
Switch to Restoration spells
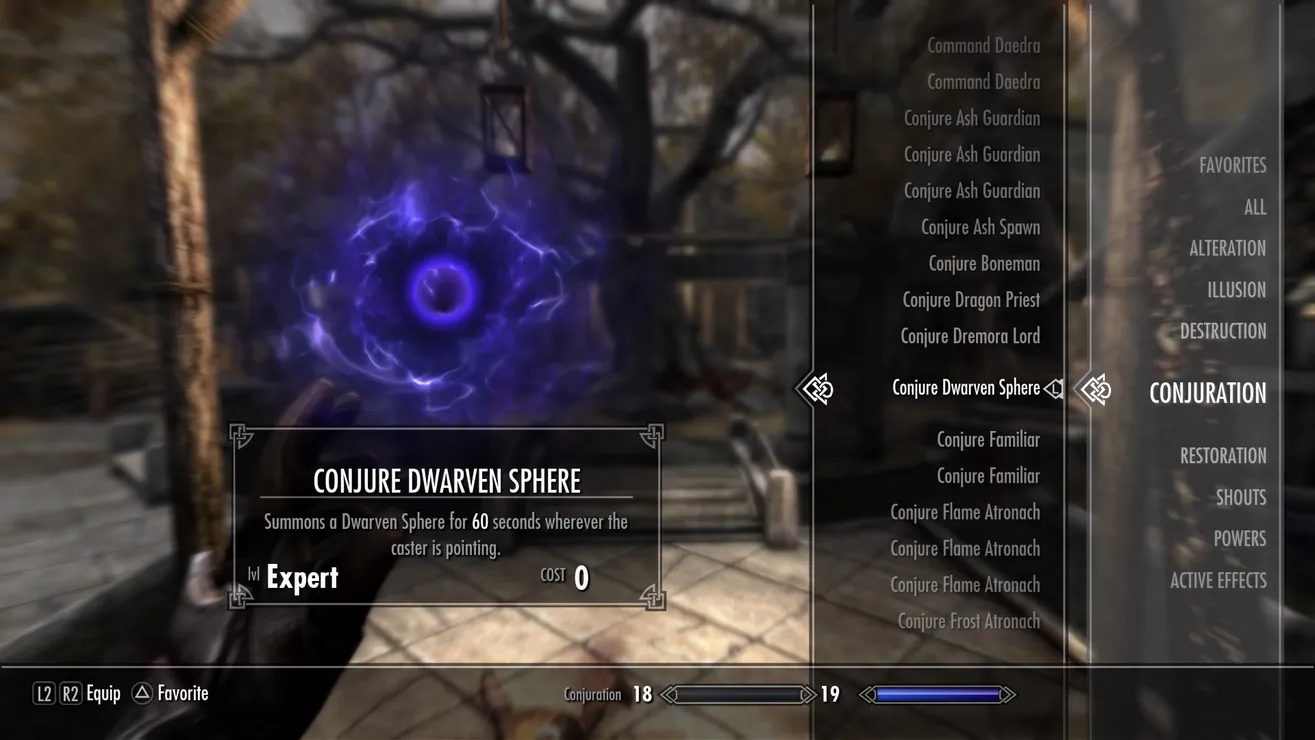1222,456
